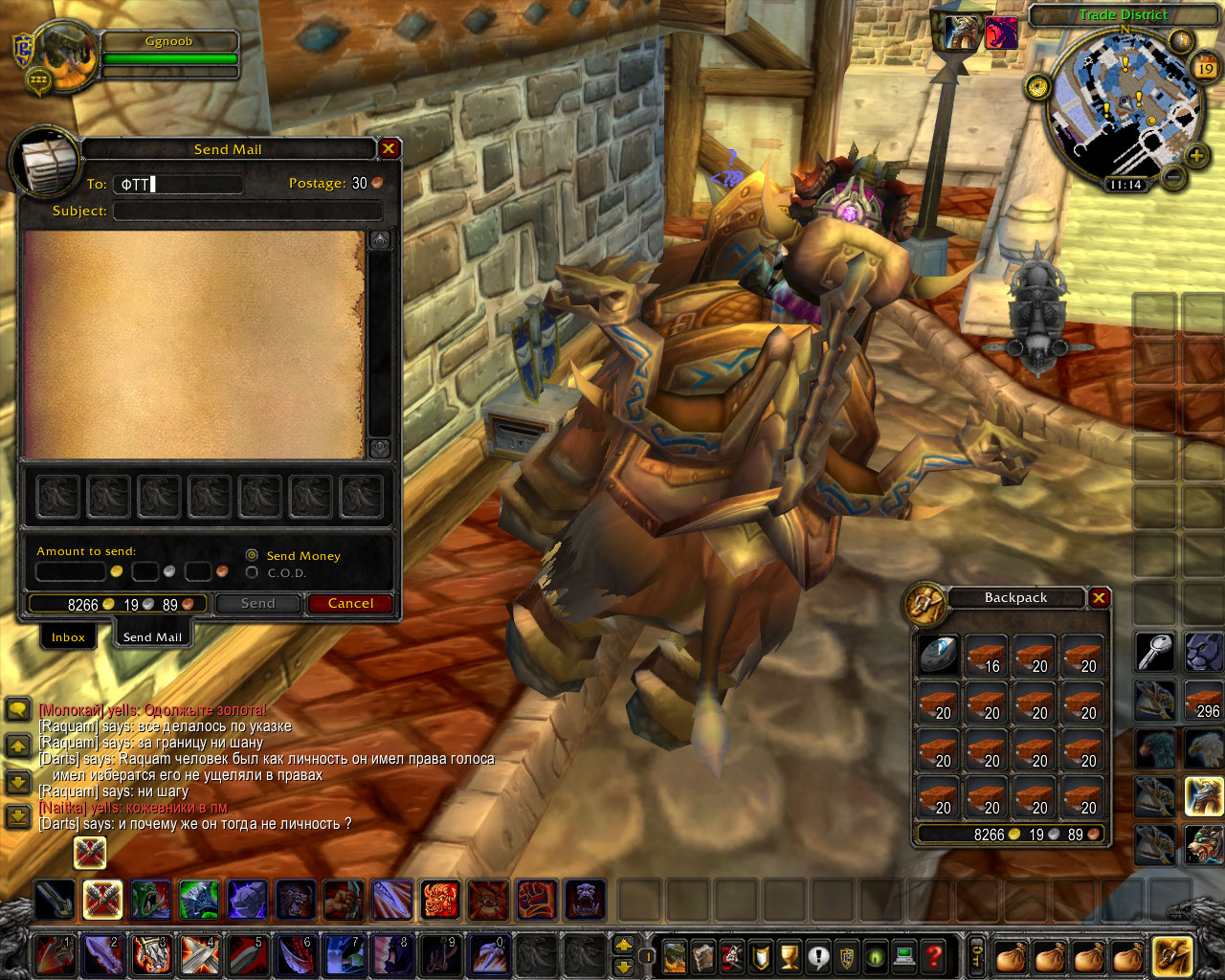Select the mail Subject field

click(247, 211)
